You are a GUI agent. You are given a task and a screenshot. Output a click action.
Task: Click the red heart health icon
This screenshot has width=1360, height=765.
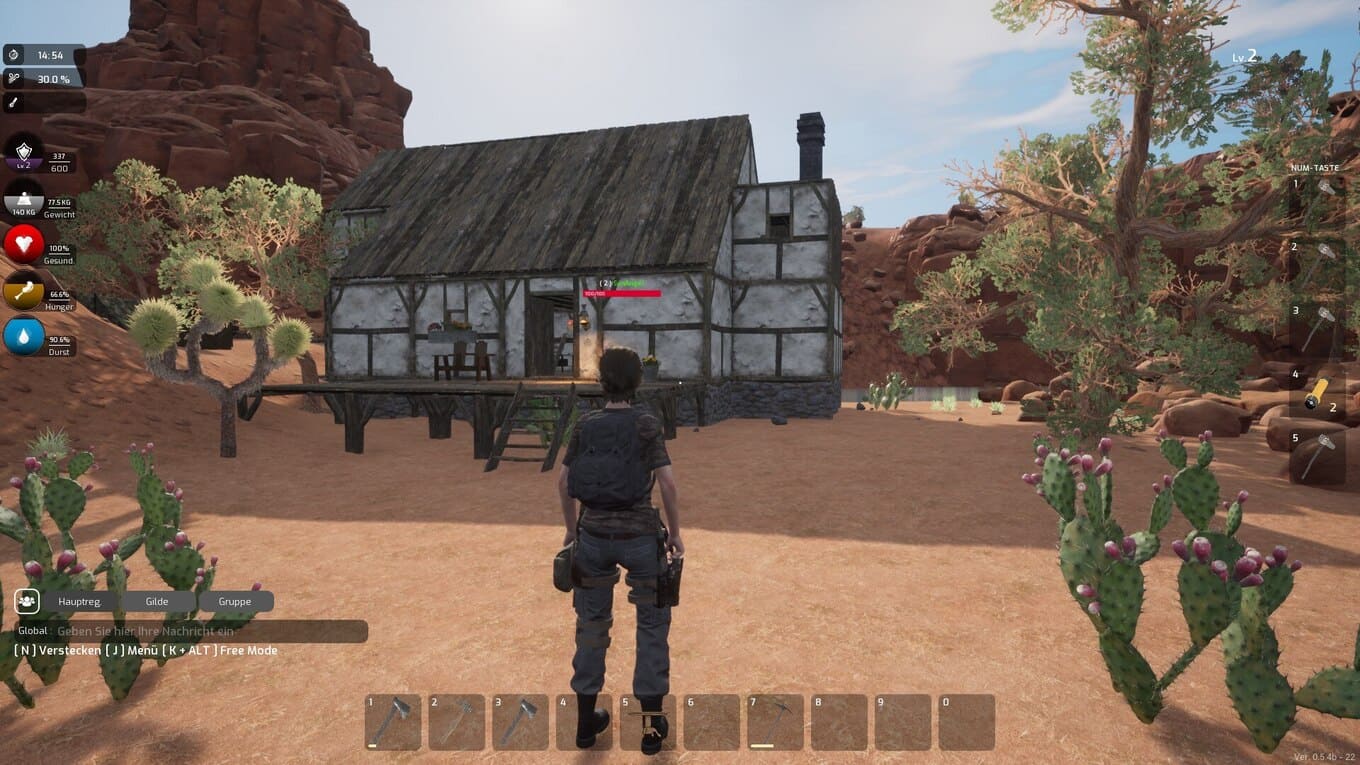(24, 244)
